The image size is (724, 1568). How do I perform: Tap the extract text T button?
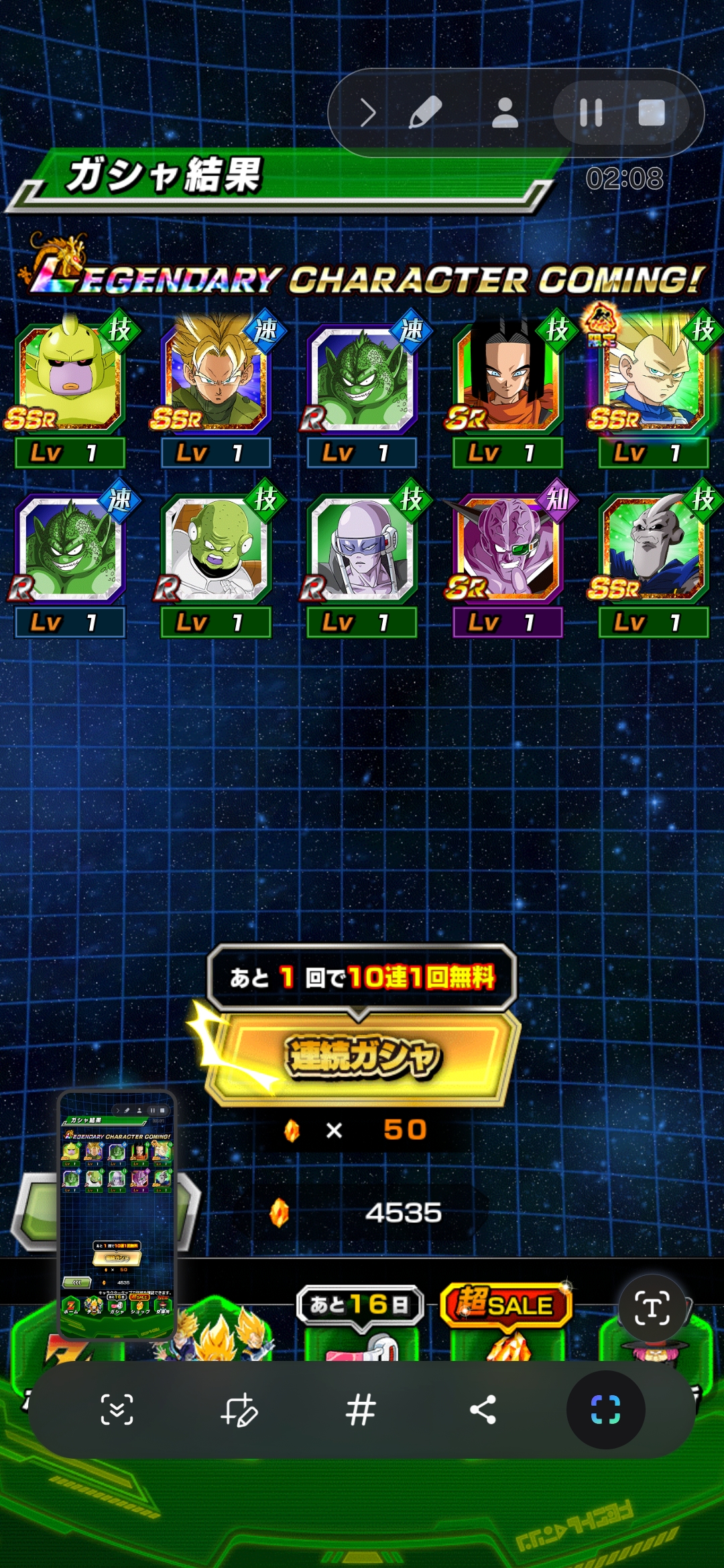(652, 1307)
